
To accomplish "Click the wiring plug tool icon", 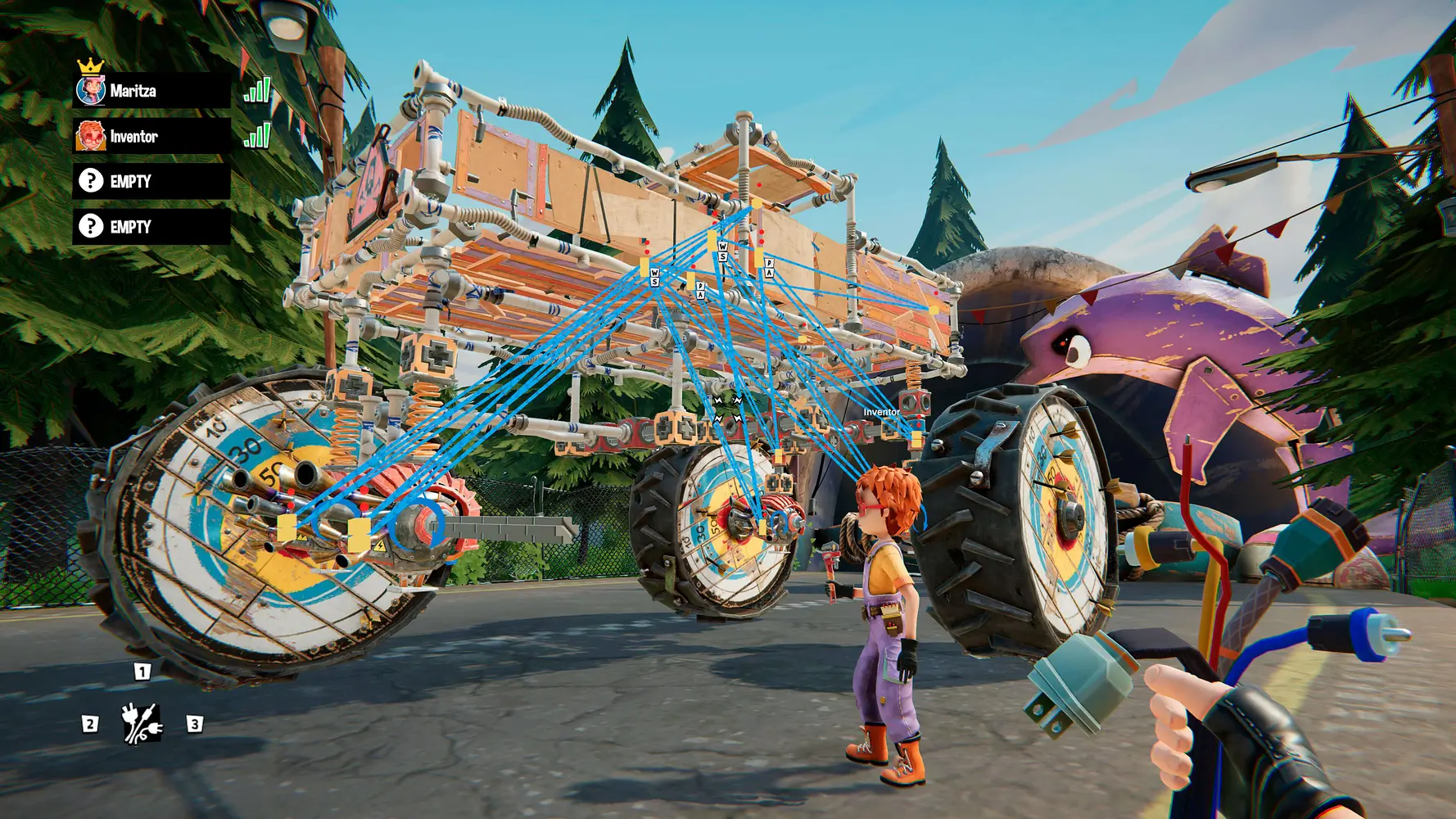I will click(x=141, y=723).
